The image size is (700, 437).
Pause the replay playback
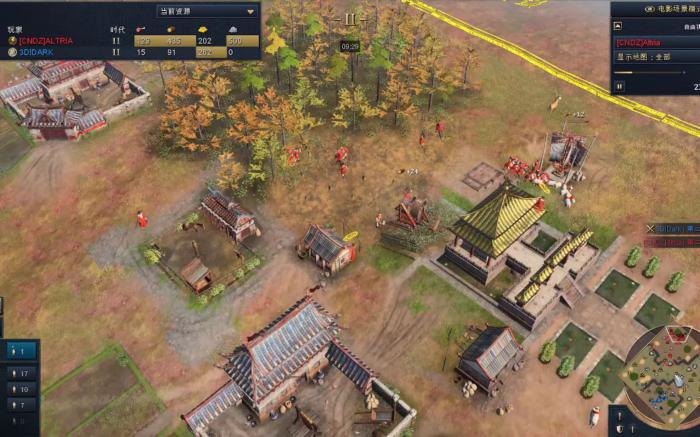pos(619,86)
